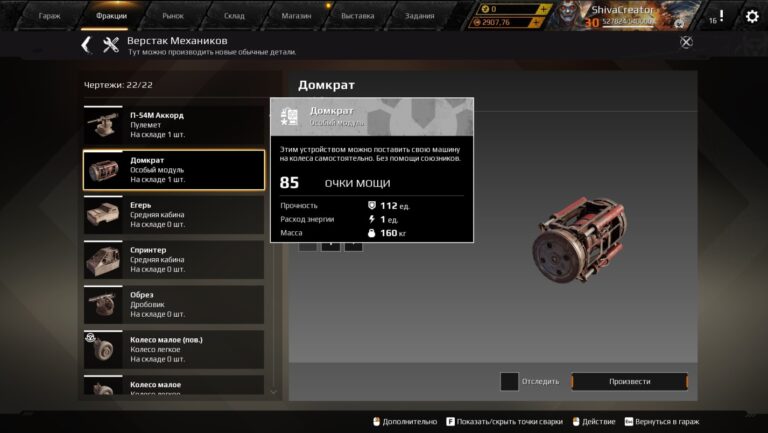Open the Склад tab
Image resolution: width=768 pixels, height=433 pixels.
tap(234, 16)
